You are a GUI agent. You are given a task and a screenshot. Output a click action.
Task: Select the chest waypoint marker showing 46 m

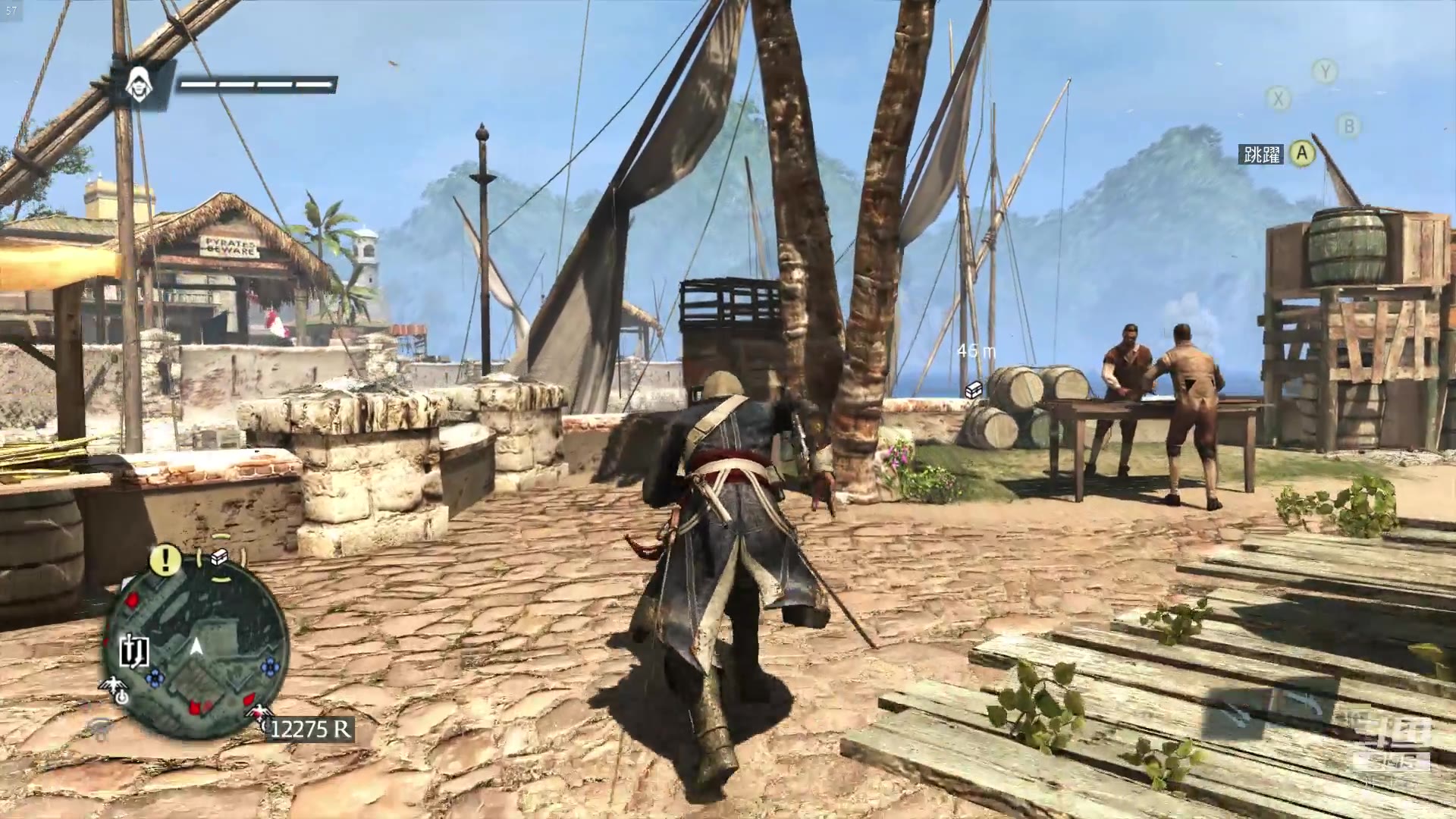[974, 389]
